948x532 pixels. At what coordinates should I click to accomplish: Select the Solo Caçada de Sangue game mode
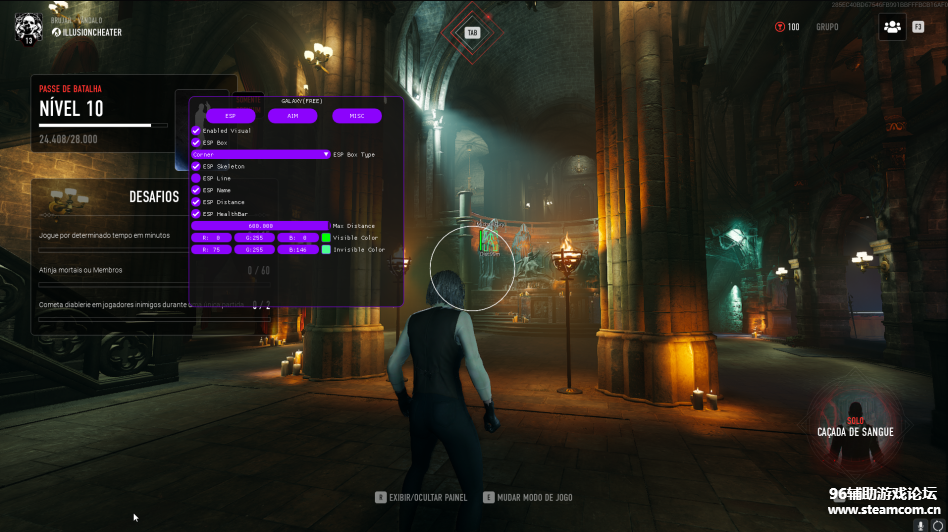(x=856, y=428)
